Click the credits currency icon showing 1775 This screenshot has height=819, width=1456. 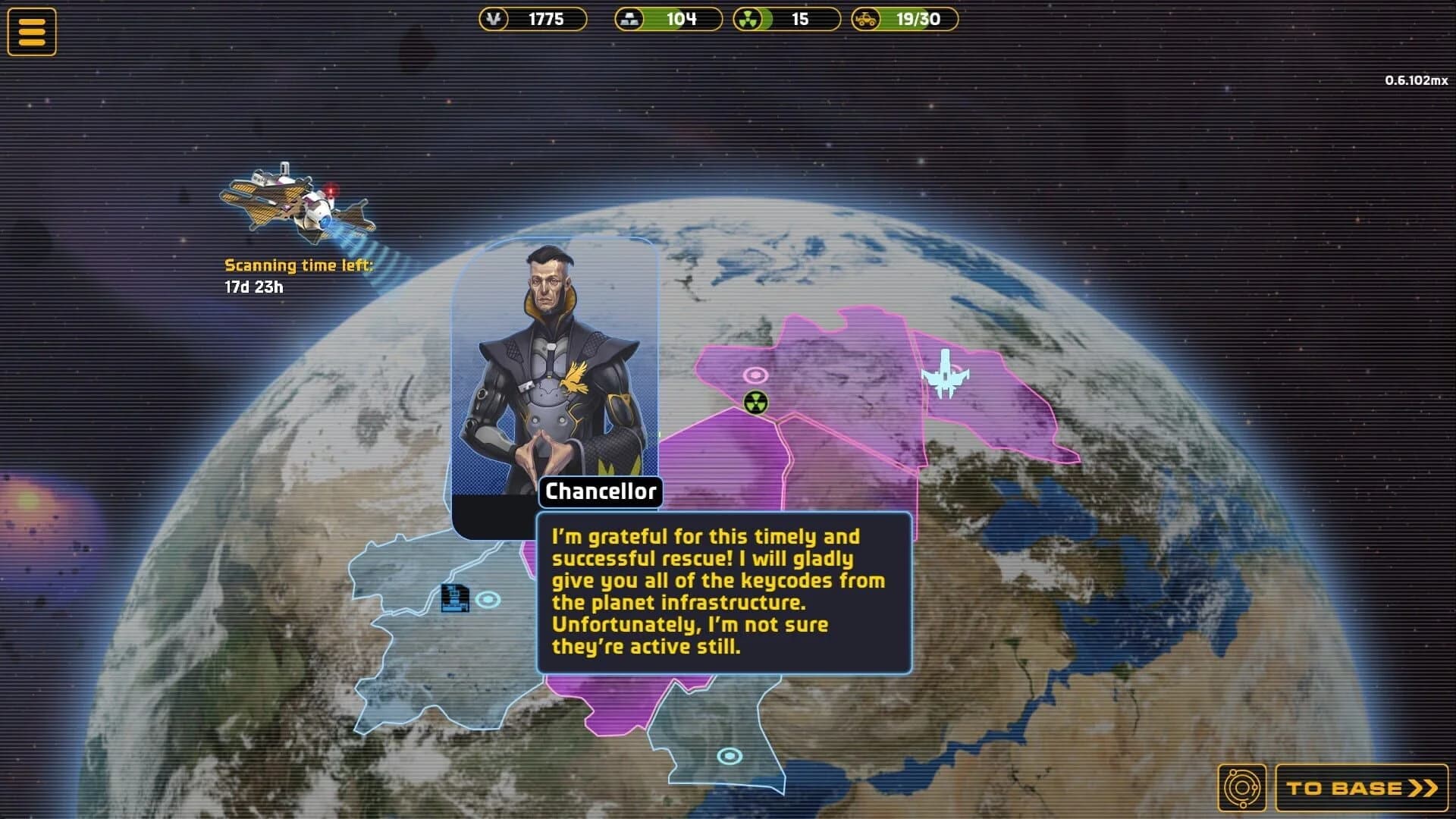(x=494, y=20)
